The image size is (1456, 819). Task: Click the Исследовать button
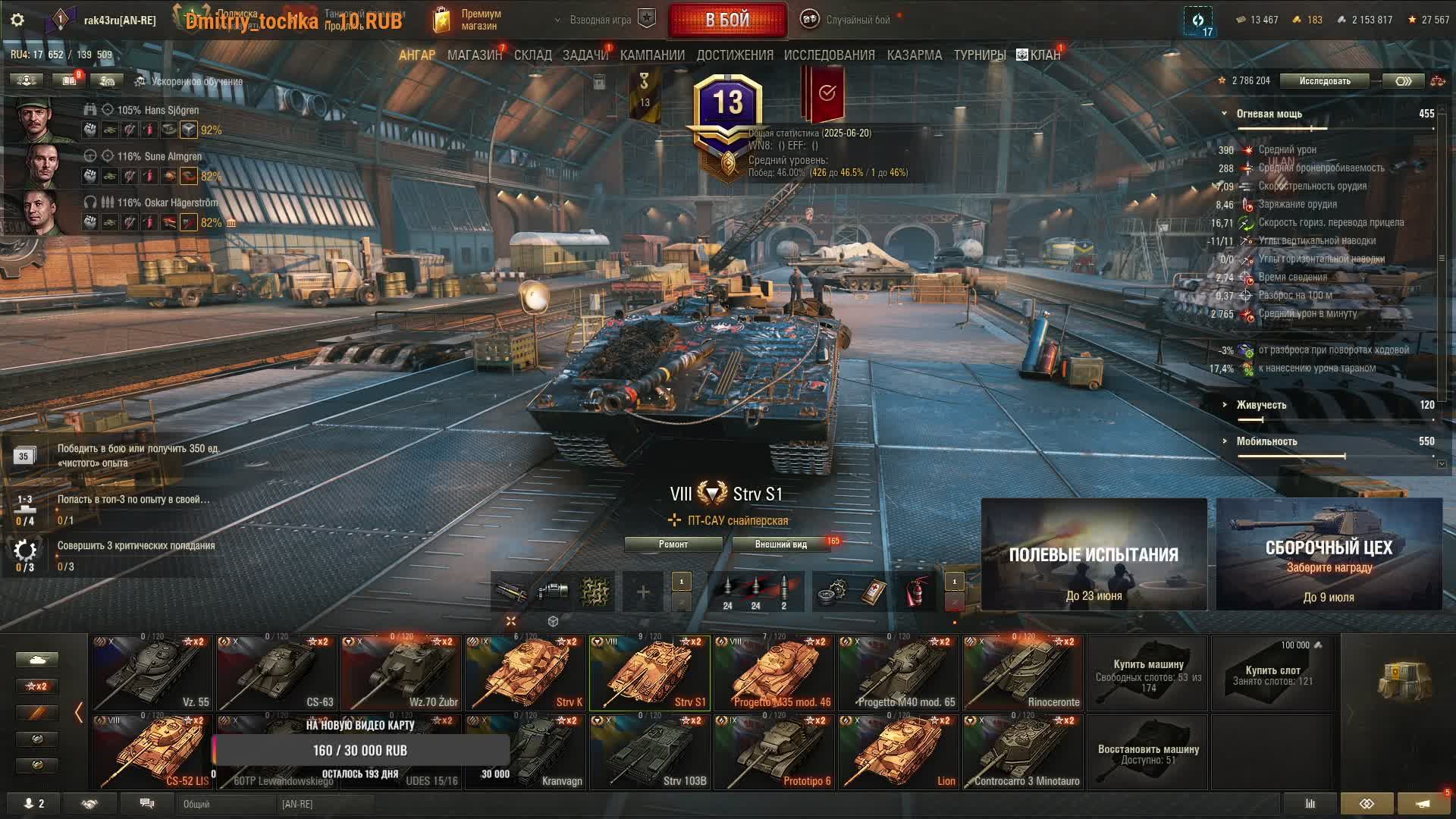tap(1324, 81)
